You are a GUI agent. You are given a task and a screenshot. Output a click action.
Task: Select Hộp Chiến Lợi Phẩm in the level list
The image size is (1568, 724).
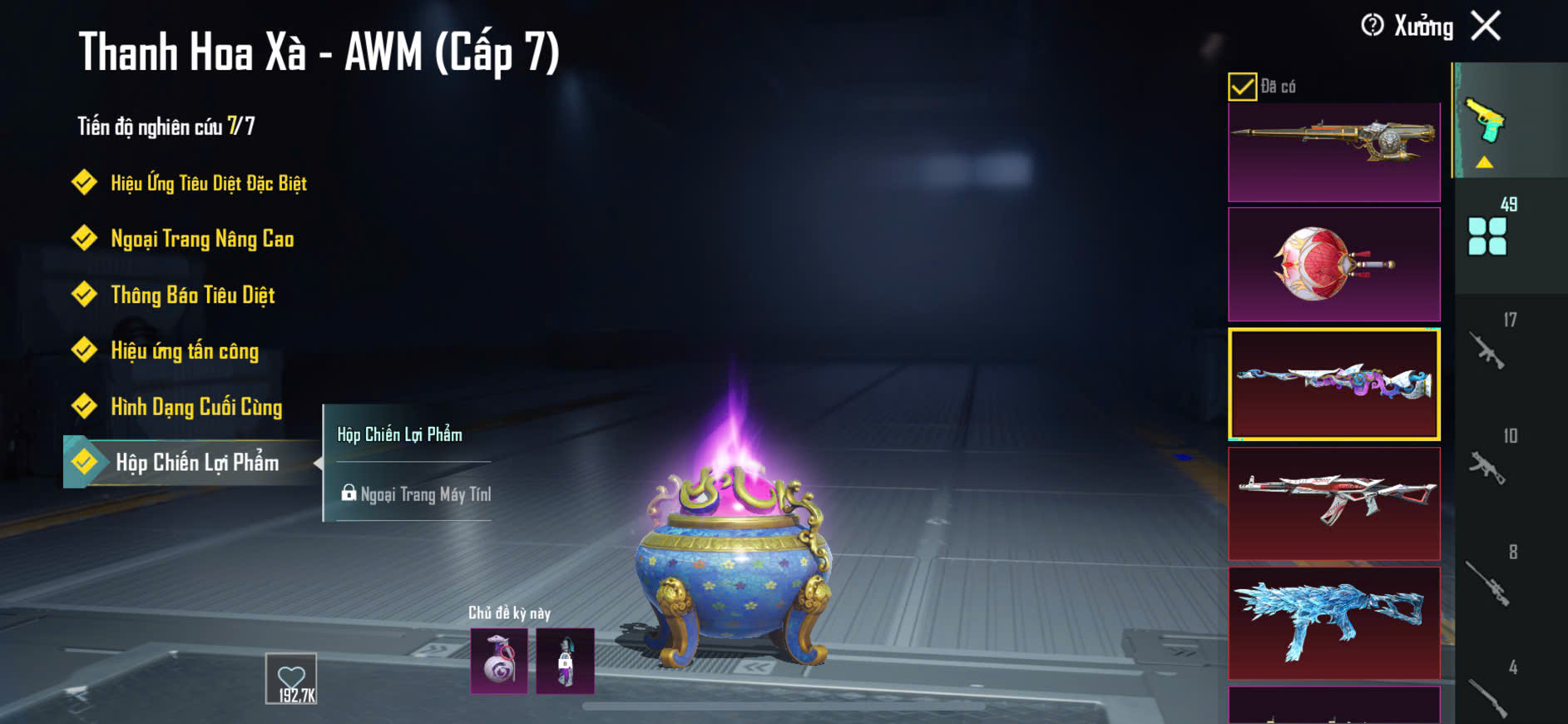coord(196,463)
